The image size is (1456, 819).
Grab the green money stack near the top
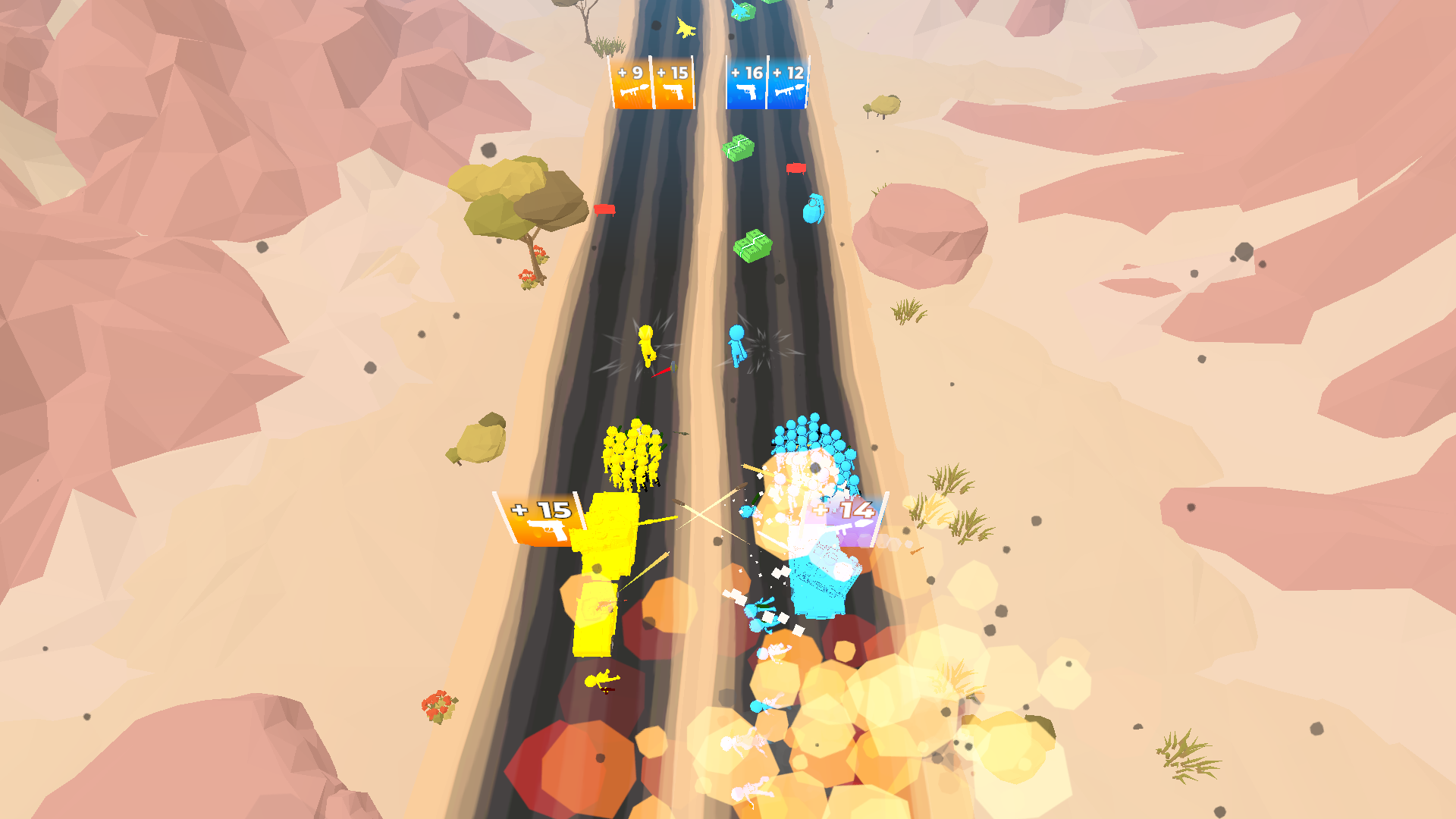[739, 149]
